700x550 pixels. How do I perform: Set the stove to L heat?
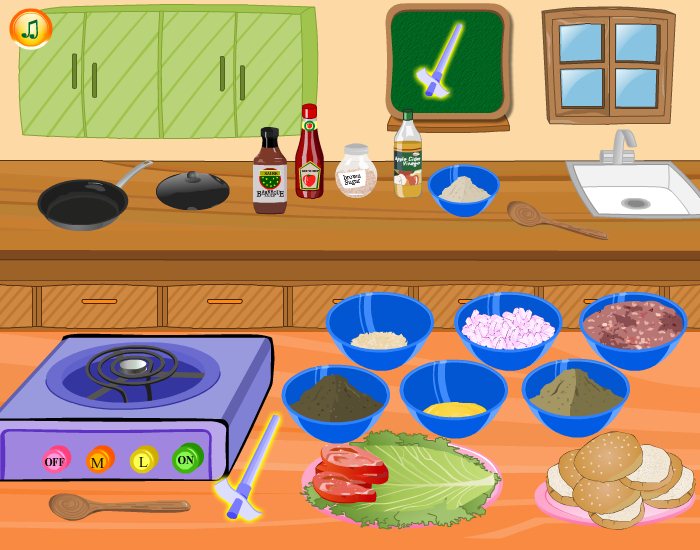click(143, 460)
